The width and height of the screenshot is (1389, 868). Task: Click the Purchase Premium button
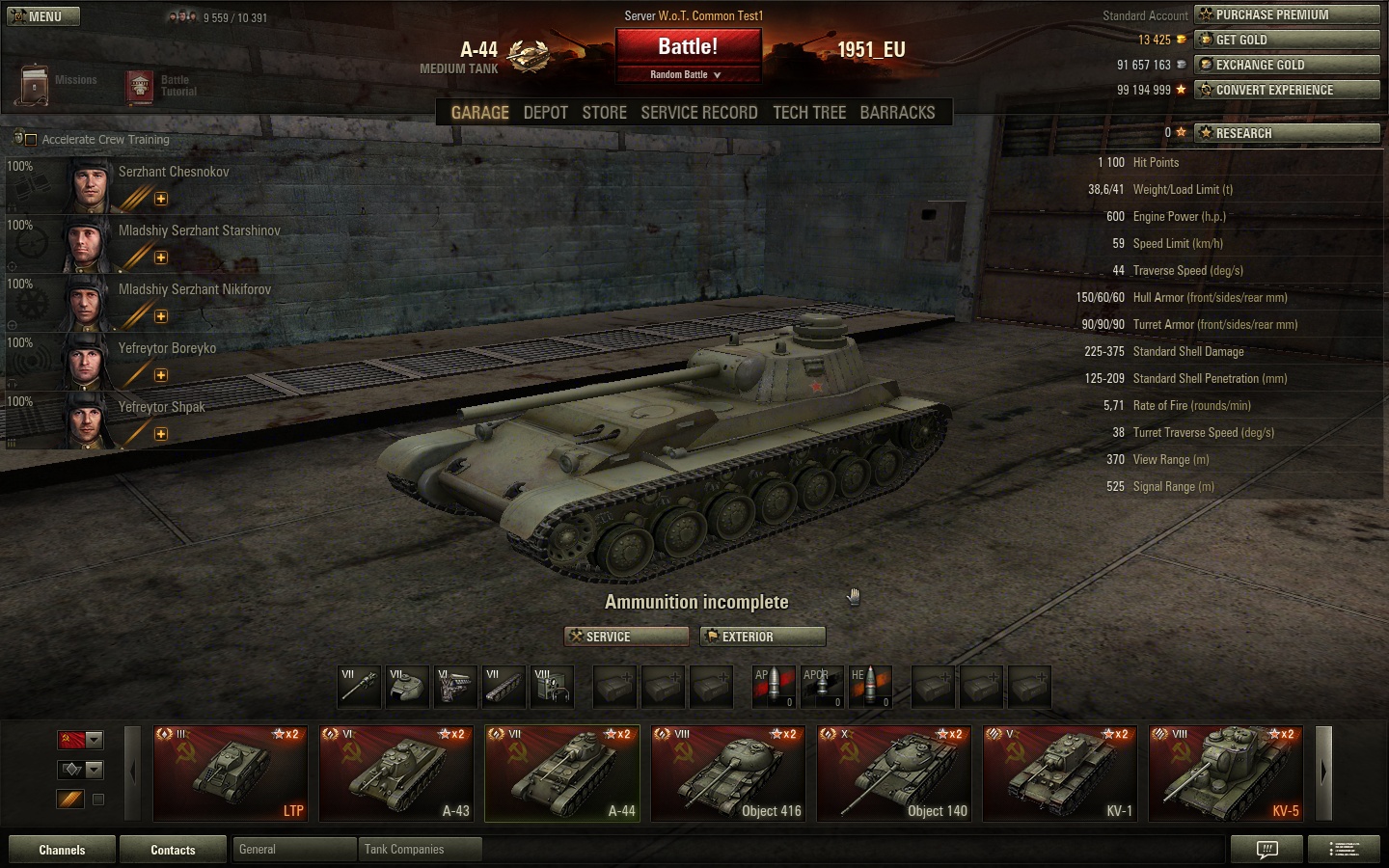(1287, 14)
